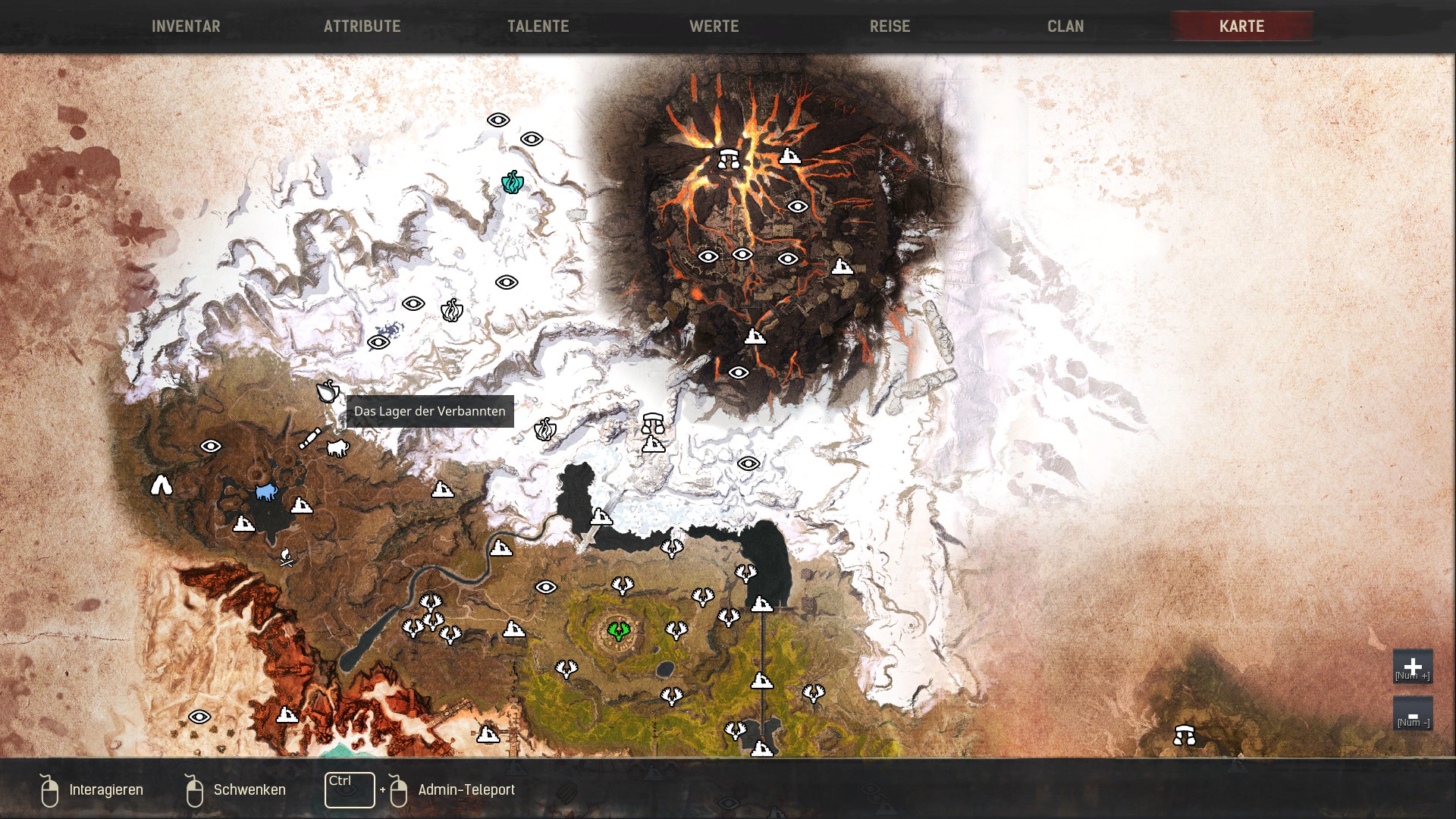Switch to the Inventar tab
Screen dimensions: 1456x819
coord(186,27)
